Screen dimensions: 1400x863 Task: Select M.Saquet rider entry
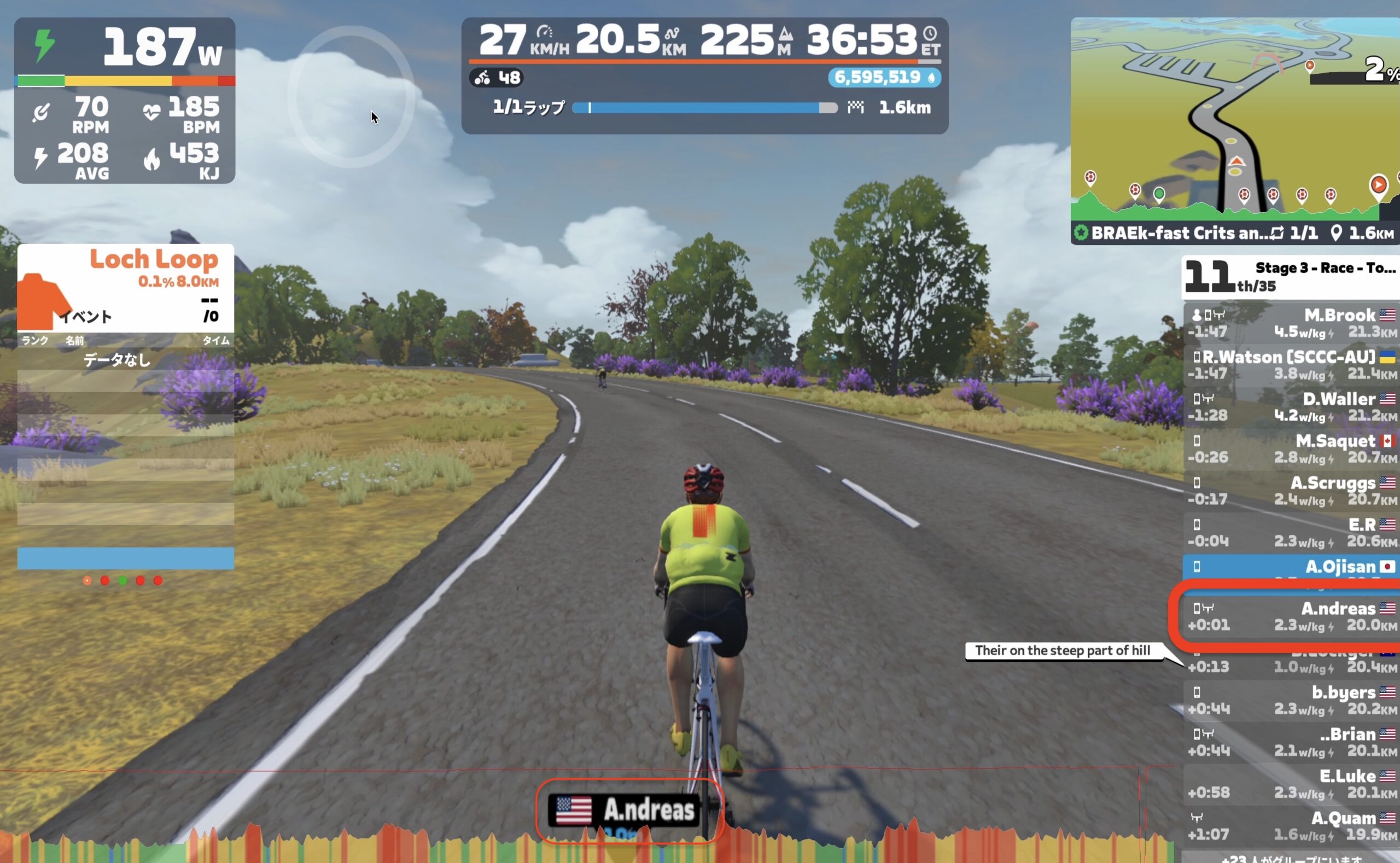(1291, 449)
